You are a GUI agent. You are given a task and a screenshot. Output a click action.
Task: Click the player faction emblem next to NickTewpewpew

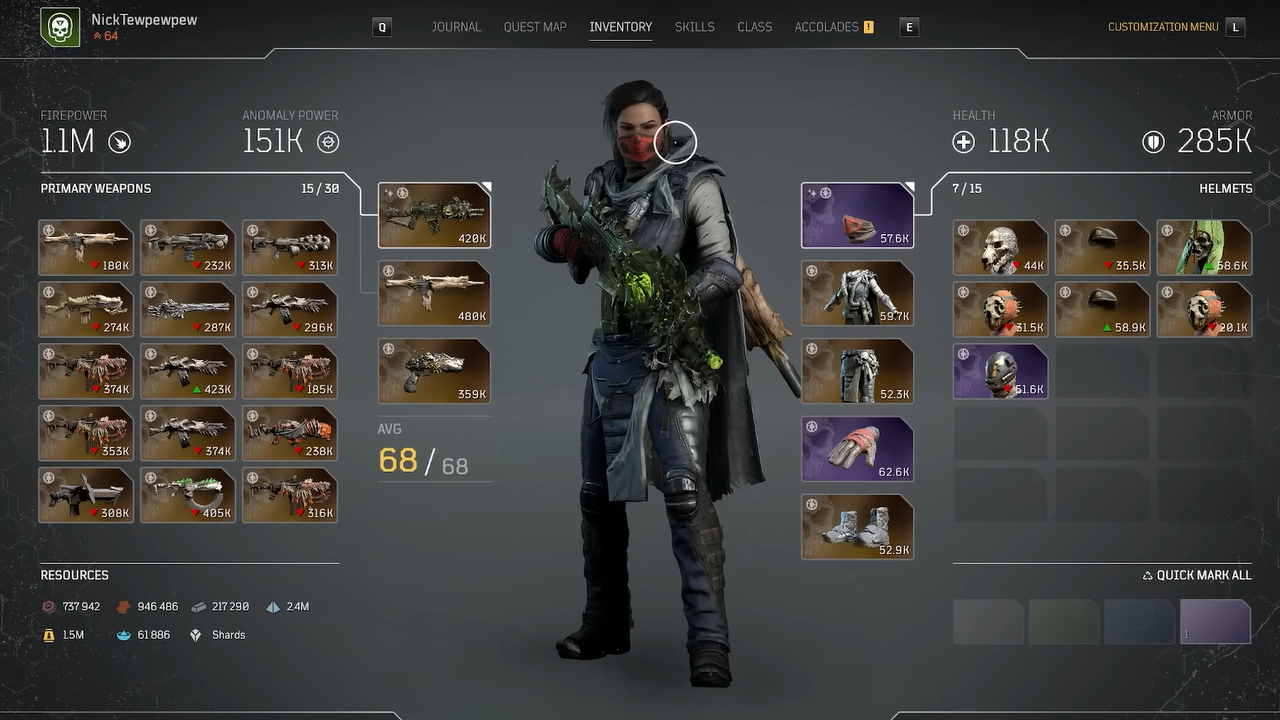pyautogui.click(x=59, y=26)
